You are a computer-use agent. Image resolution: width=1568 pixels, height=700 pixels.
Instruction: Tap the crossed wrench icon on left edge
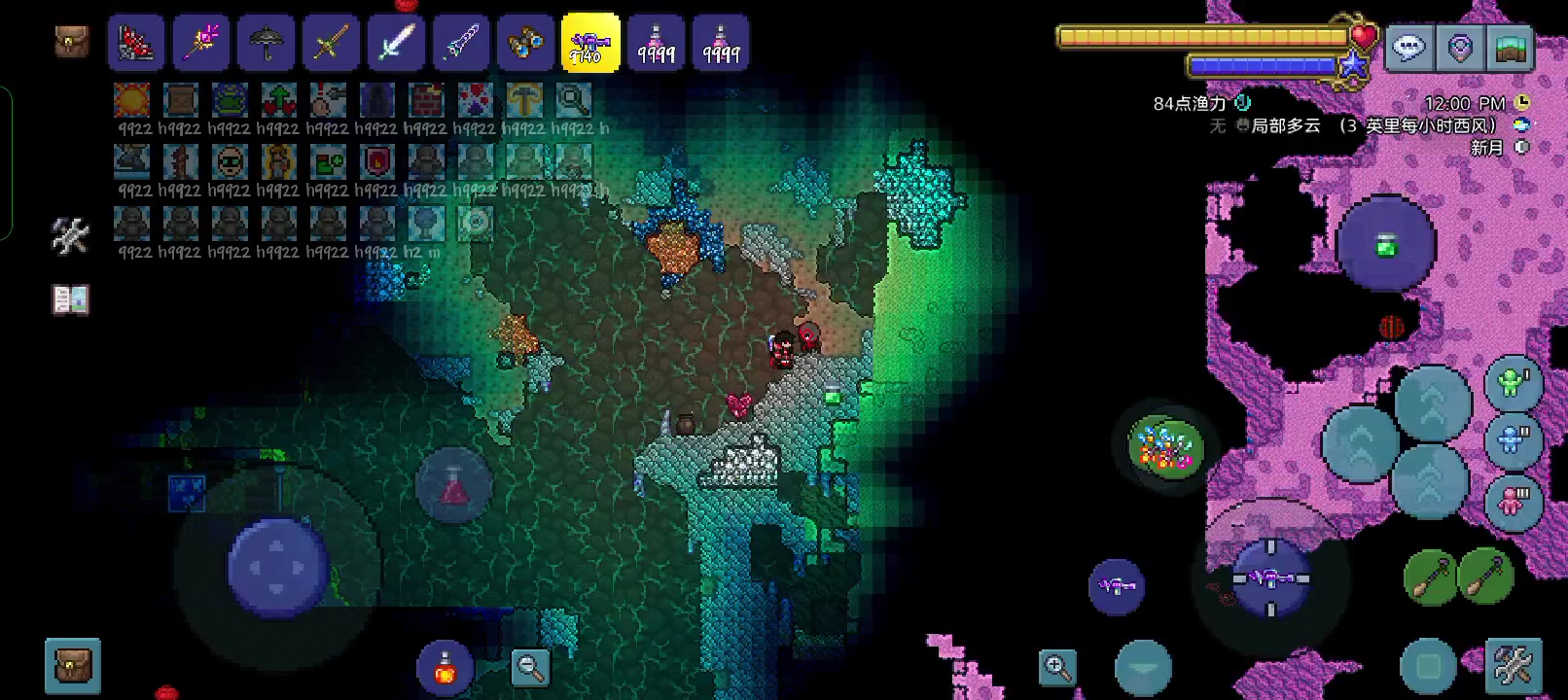point(70,235)
